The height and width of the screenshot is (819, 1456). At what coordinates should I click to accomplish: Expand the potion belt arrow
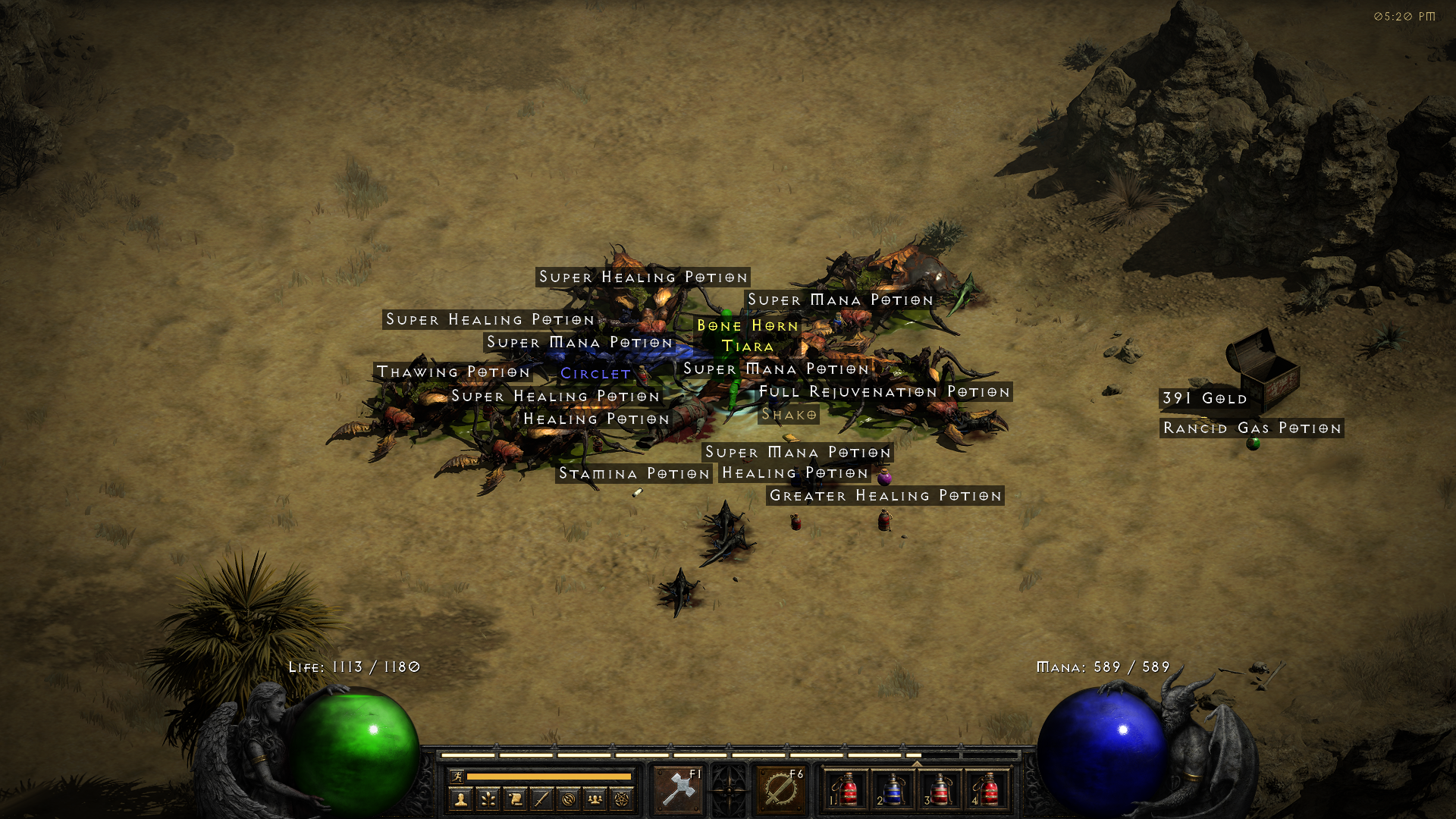pyautogui.click(x=918, y=763)
